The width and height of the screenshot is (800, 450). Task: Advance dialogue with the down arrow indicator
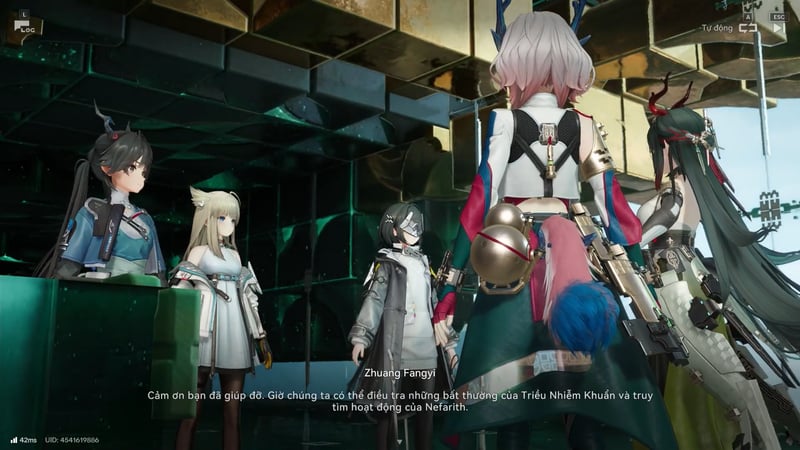pyautogui.click(x=399, y=440)
